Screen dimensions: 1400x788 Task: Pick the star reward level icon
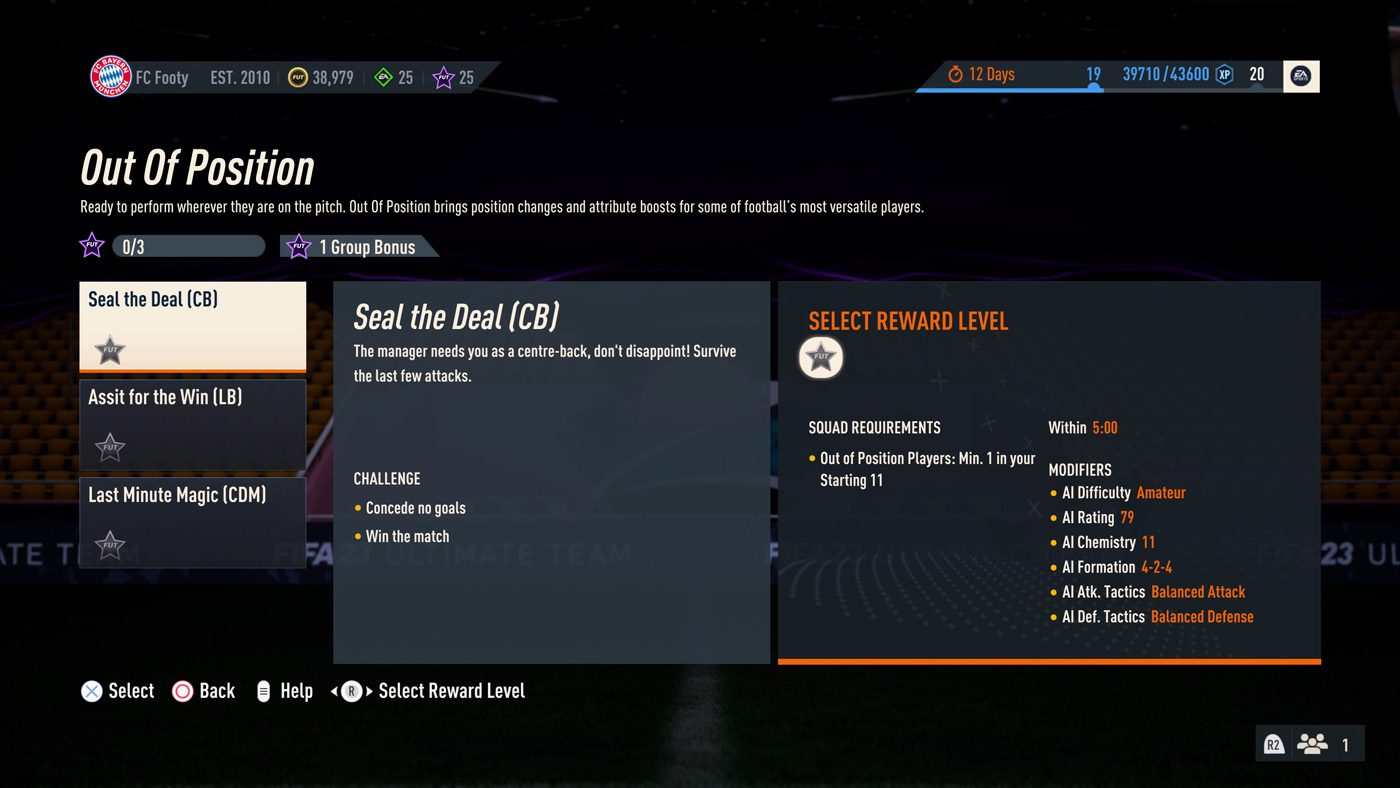point(821,357)
